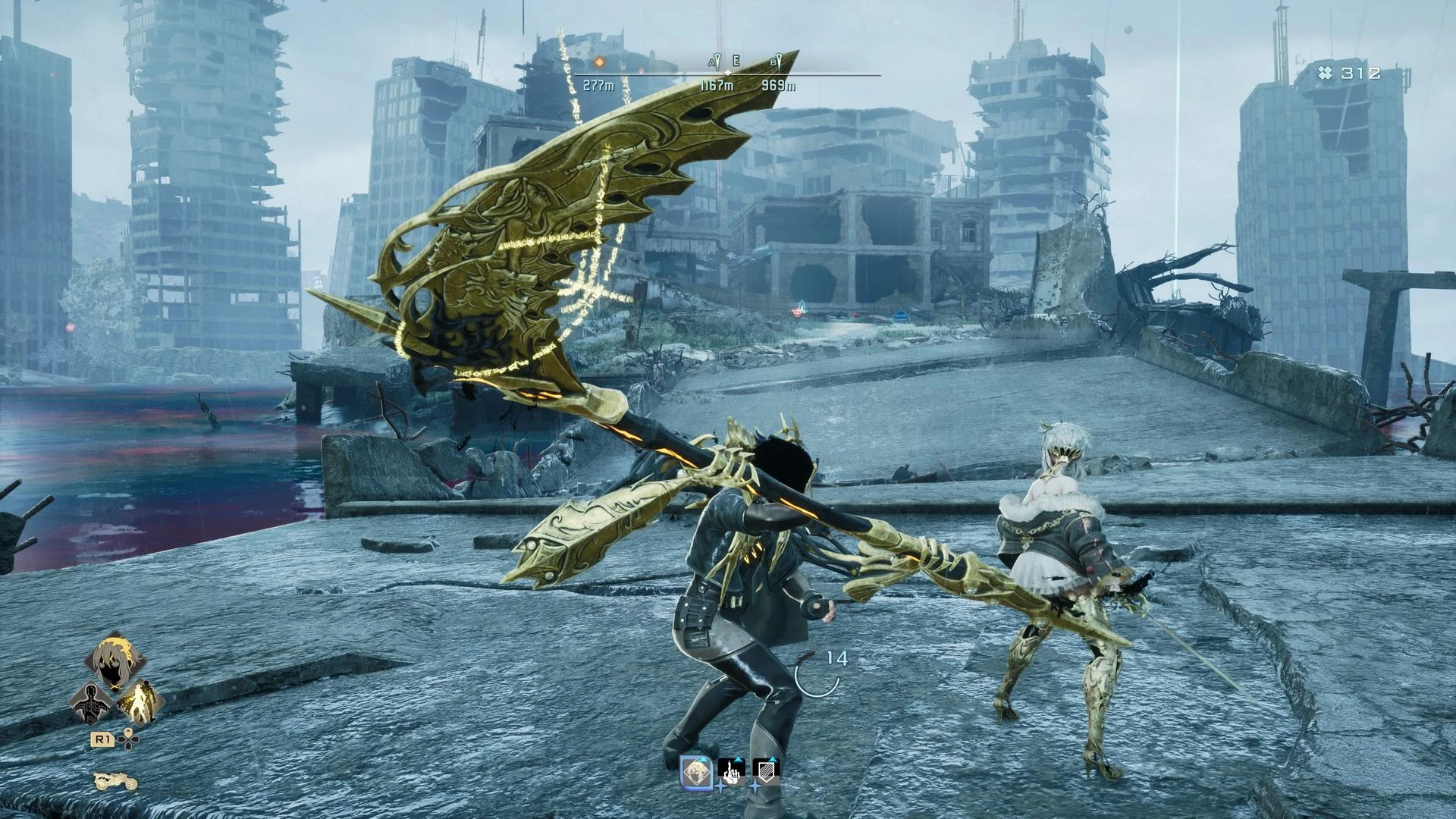Click the circuit body tumbler icon
This screenshot has width=1456, height=819.
pos(92,705)
